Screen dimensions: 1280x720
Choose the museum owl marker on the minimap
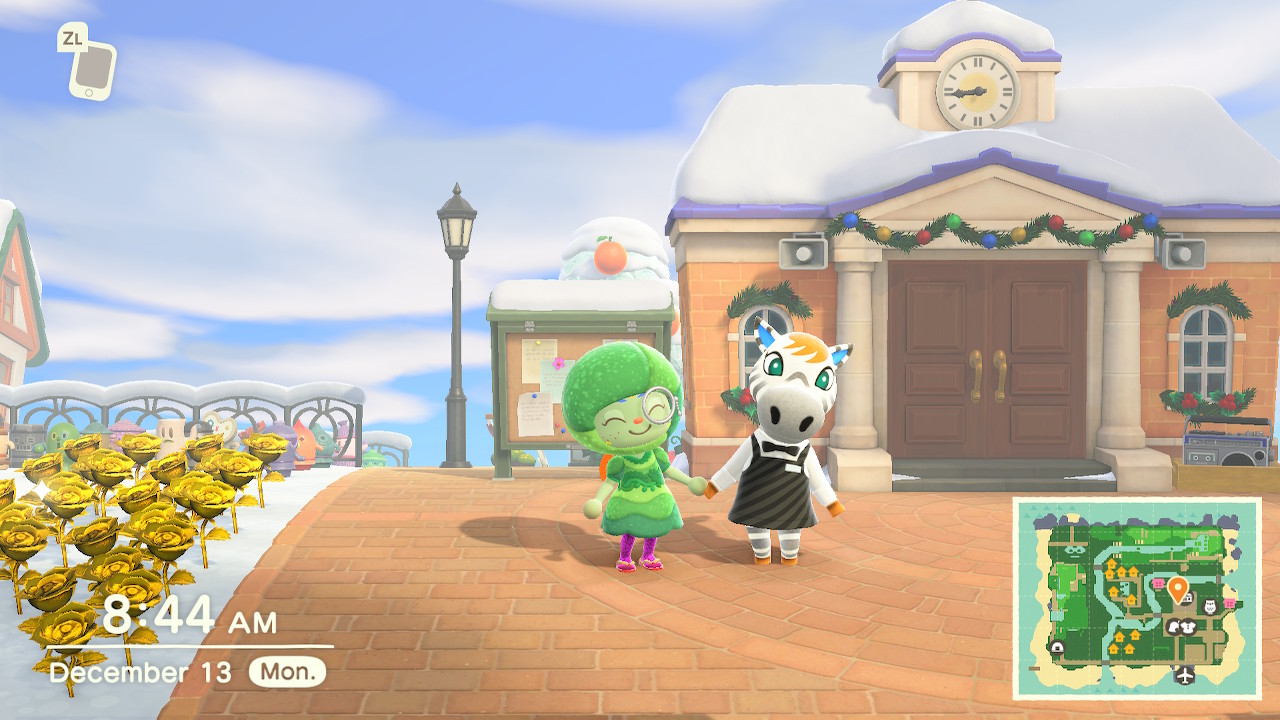click(1209, 607)
